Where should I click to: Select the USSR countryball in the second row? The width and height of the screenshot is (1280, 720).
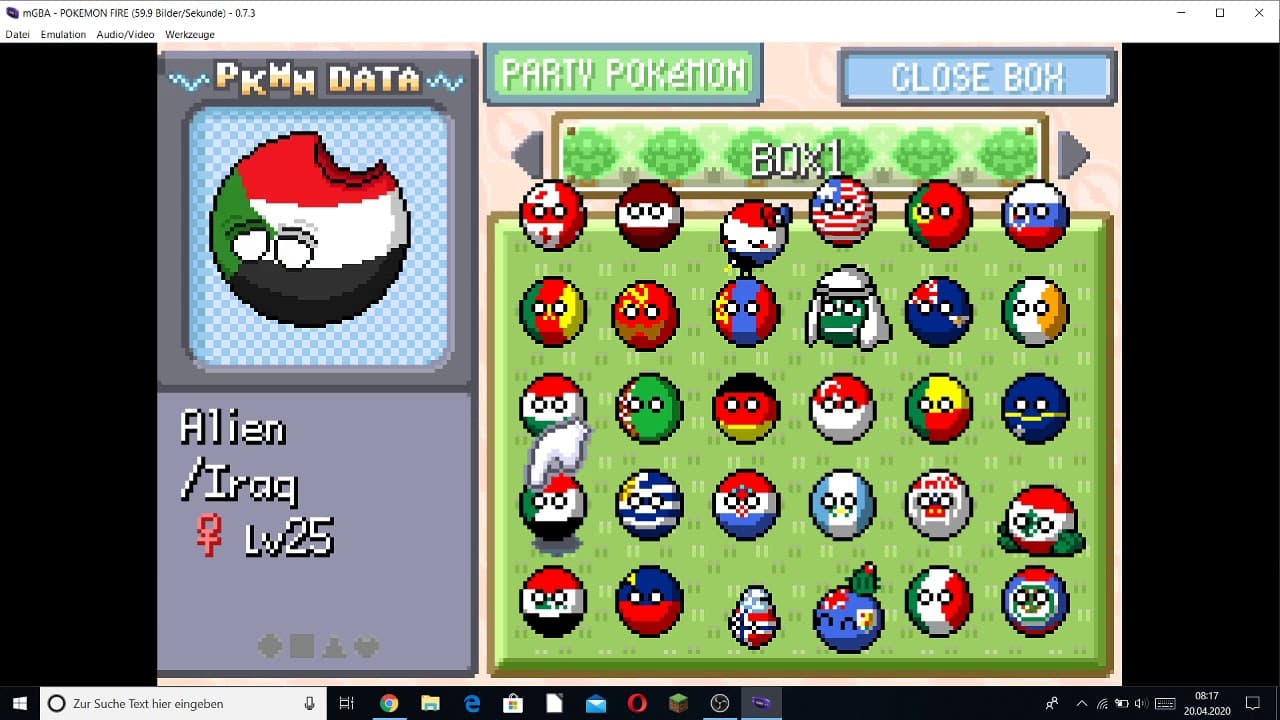click(x=649, y=312)
